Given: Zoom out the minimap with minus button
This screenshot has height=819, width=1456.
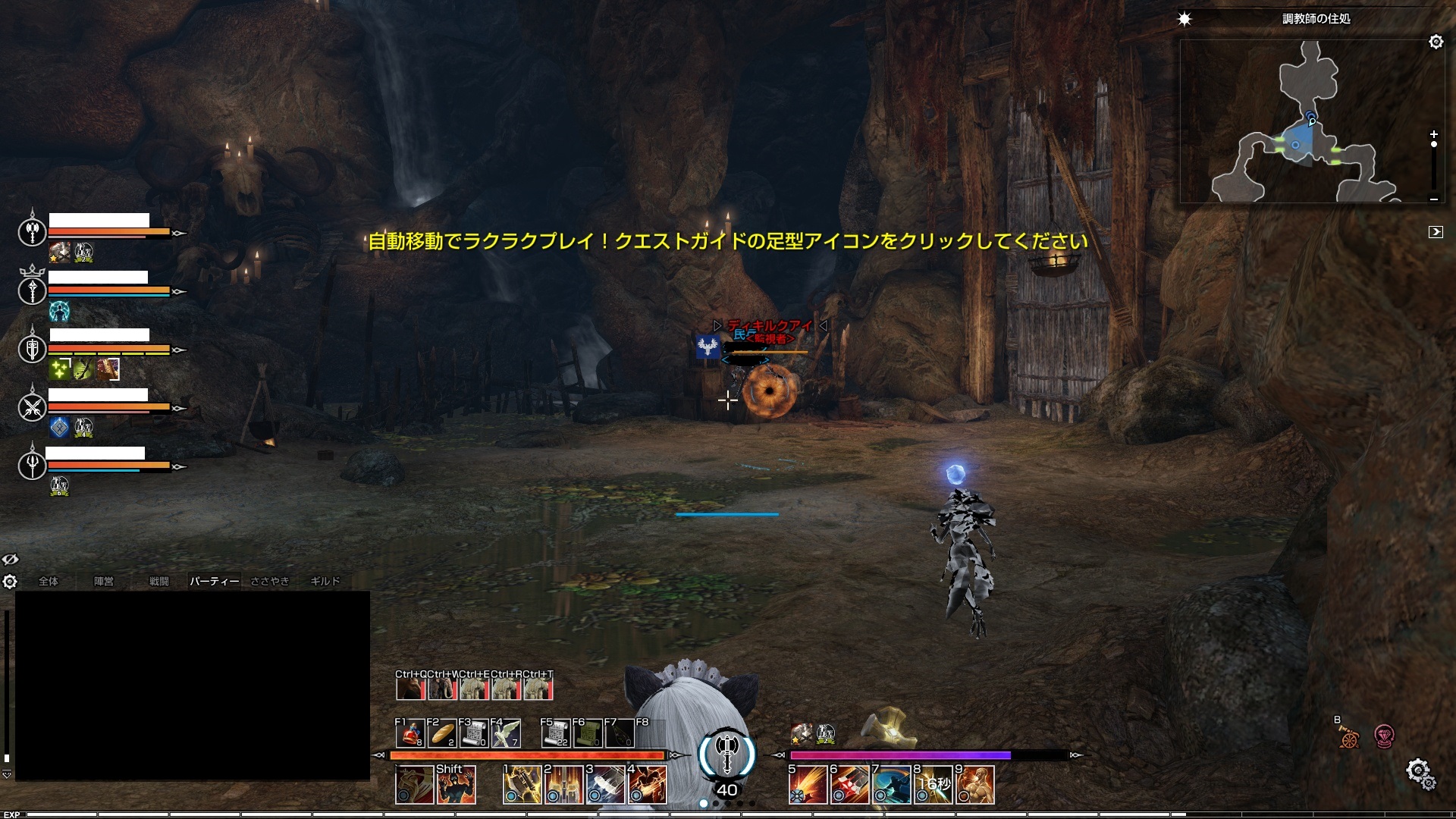Looking at the screenshot, I should tap(1433, 199).
